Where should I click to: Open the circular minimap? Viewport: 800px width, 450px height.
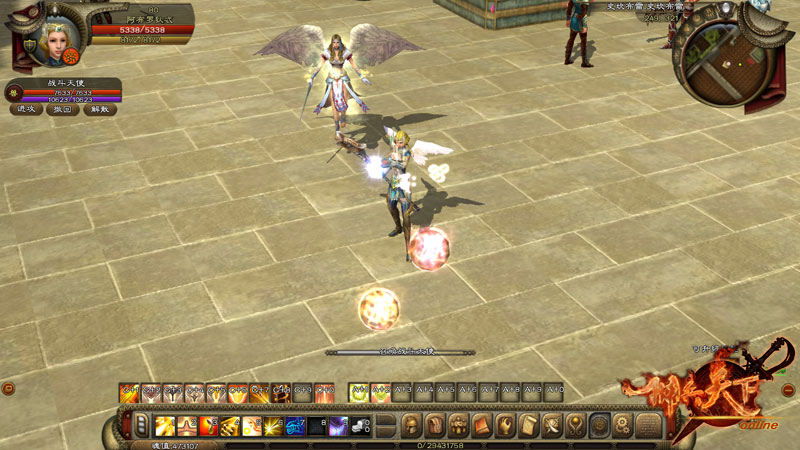(728, 62)
